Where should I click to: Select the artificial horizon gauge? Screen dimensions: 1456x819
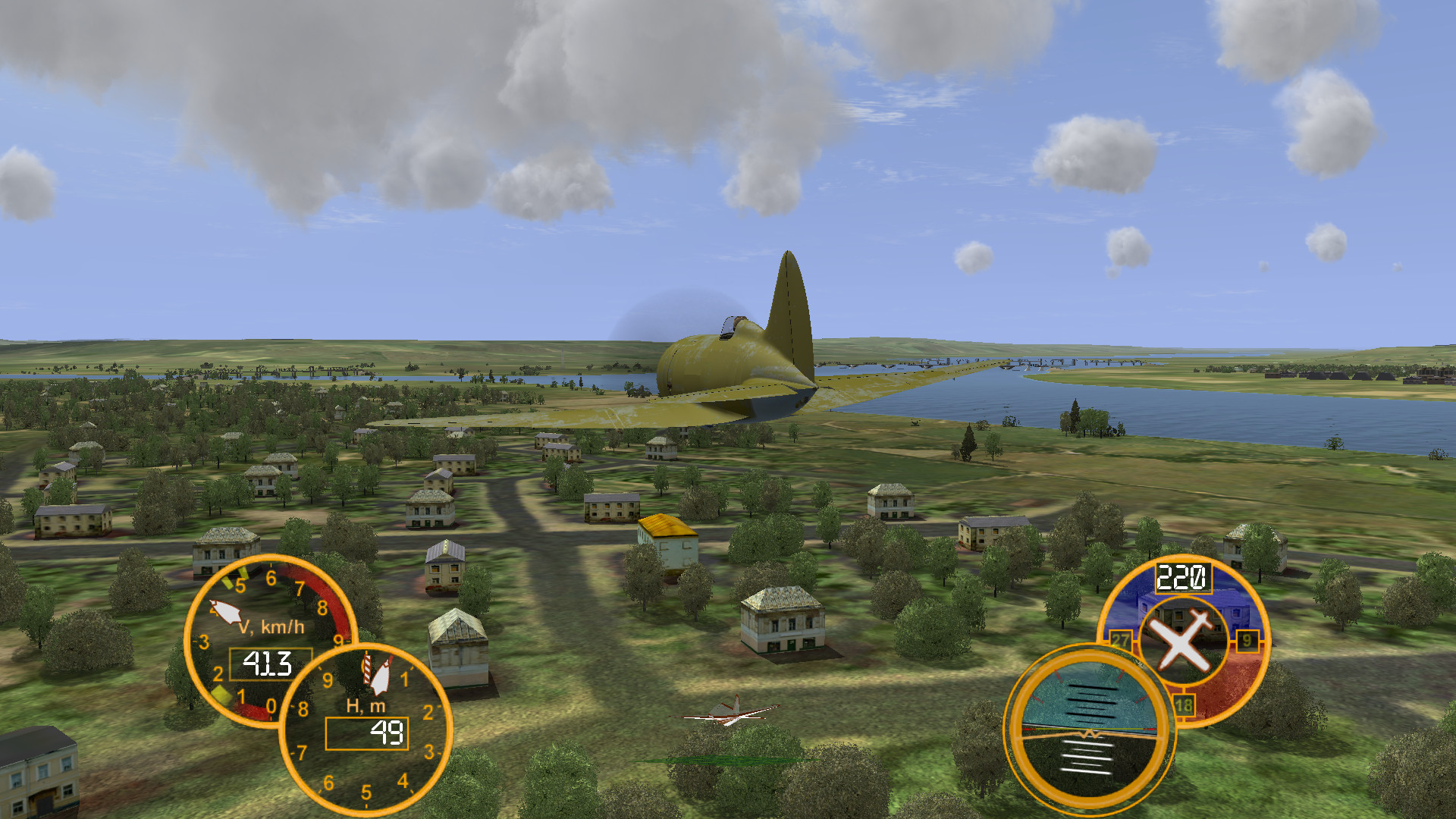1090,730
